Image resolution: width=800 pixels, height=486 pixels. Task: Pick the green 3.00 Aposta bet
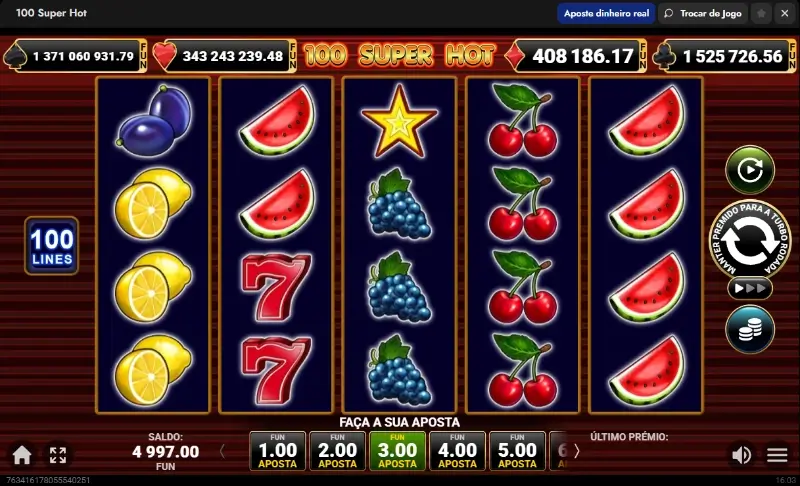click(x=397, y=452)
